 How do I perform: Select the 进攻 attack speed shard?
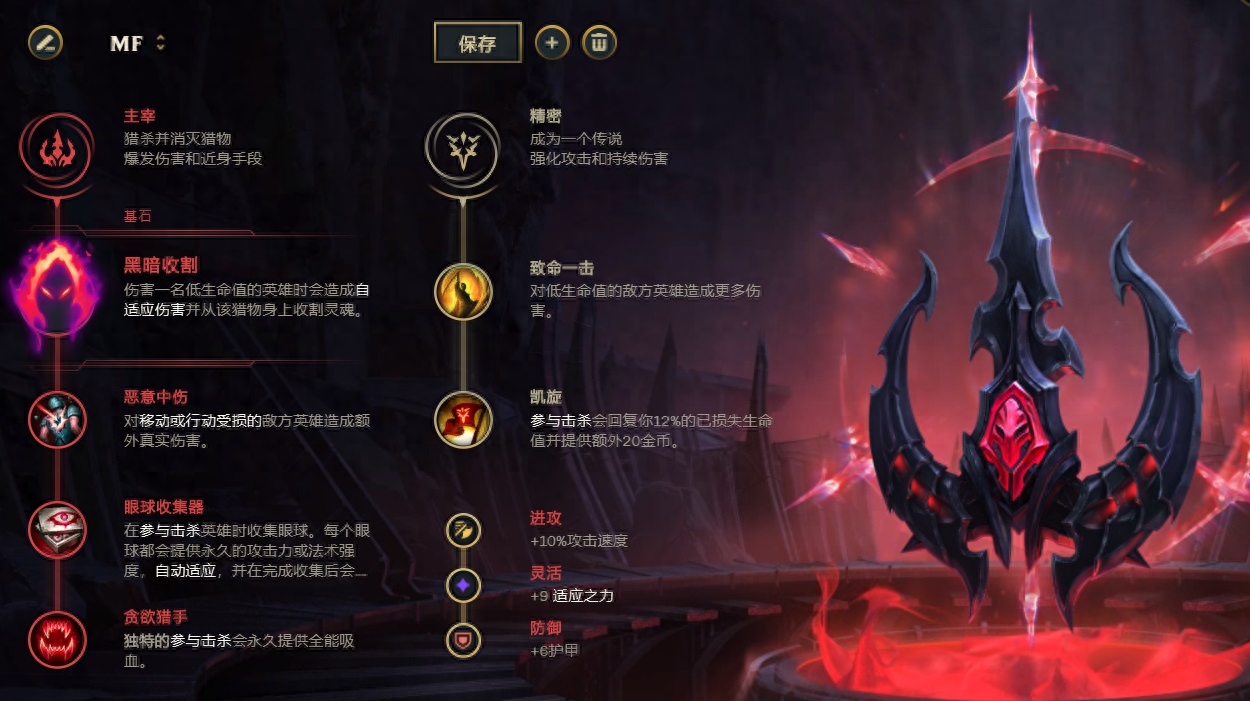[x=463, y=530]
